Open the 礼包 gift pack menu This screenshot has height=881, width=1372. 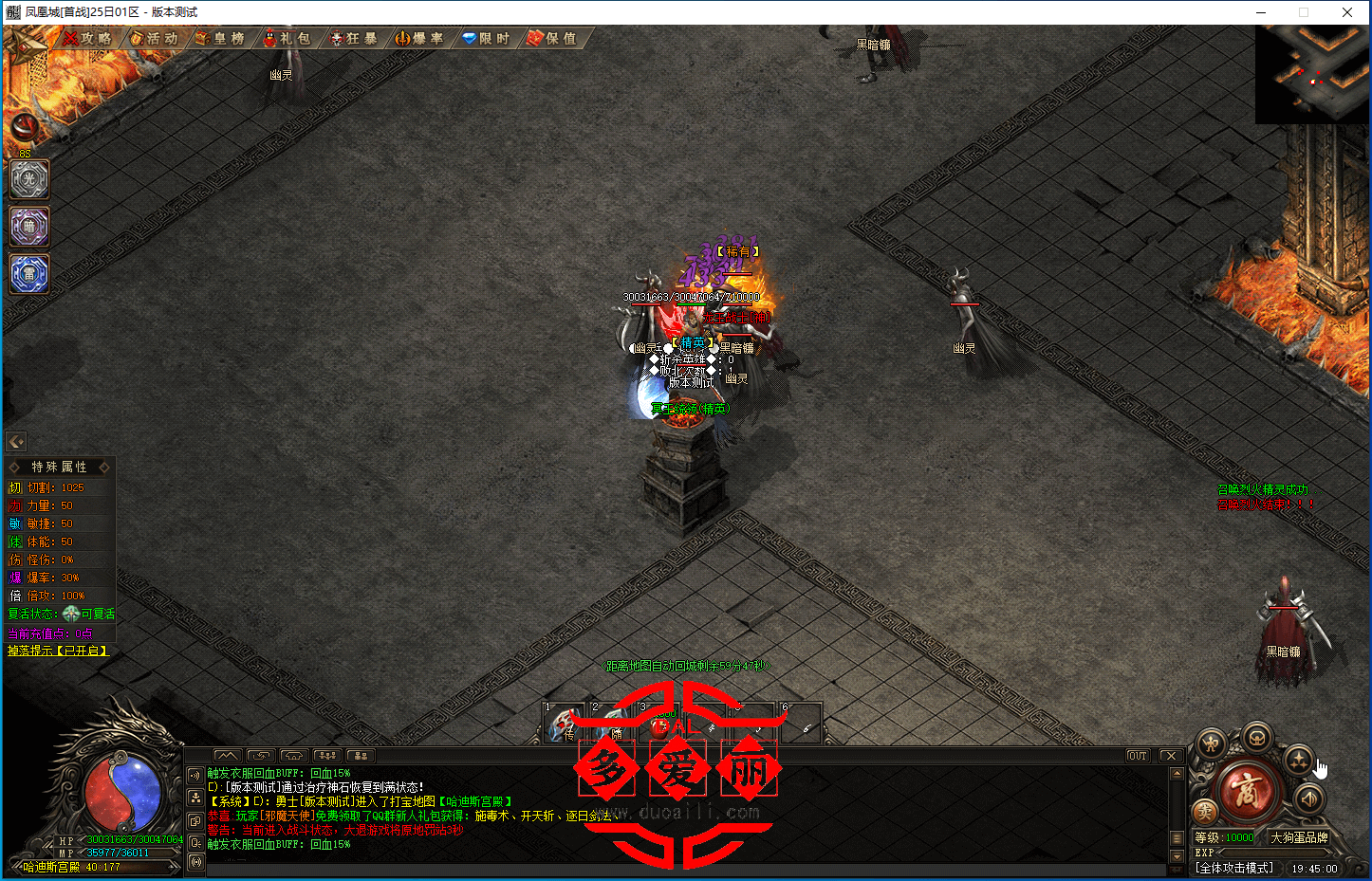pos(287,38)
